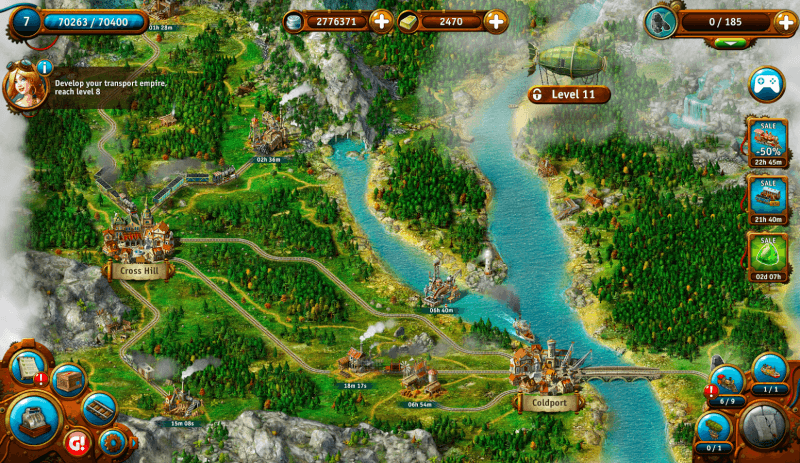
Task: Open the blue gamepad button
Action: (767, 84)
